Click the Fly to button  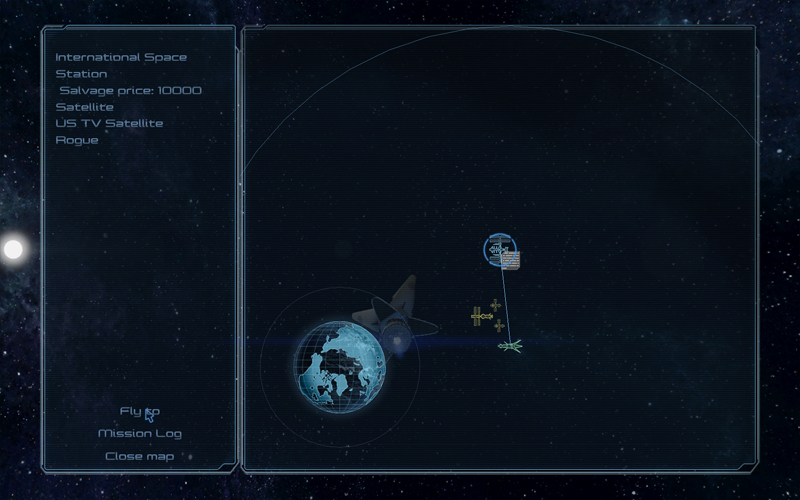click(x=139, y=411)
